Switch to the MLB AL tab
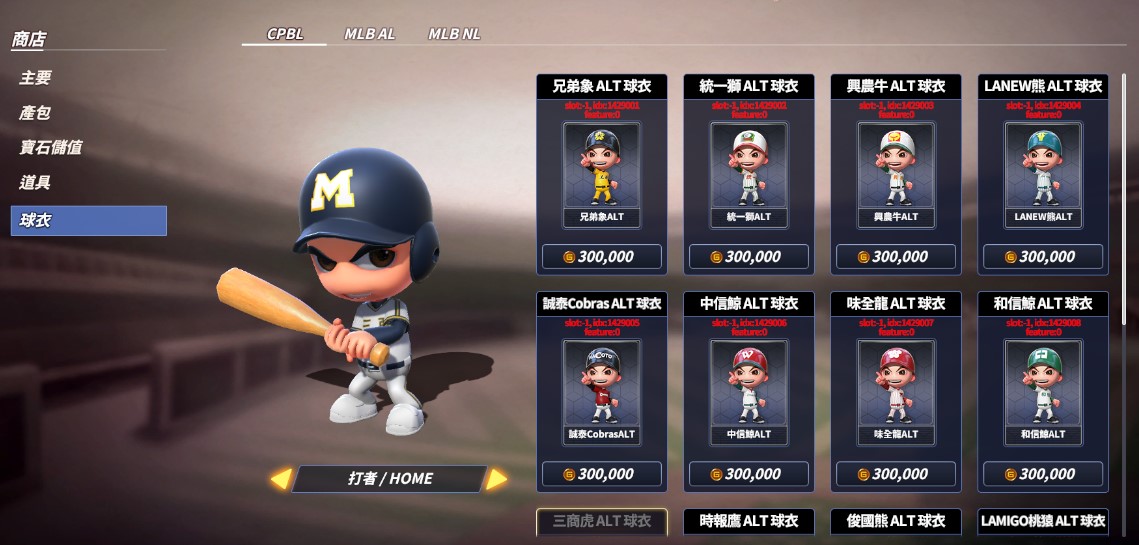This screenshot has height=545, width=1139. coord(369,34)
